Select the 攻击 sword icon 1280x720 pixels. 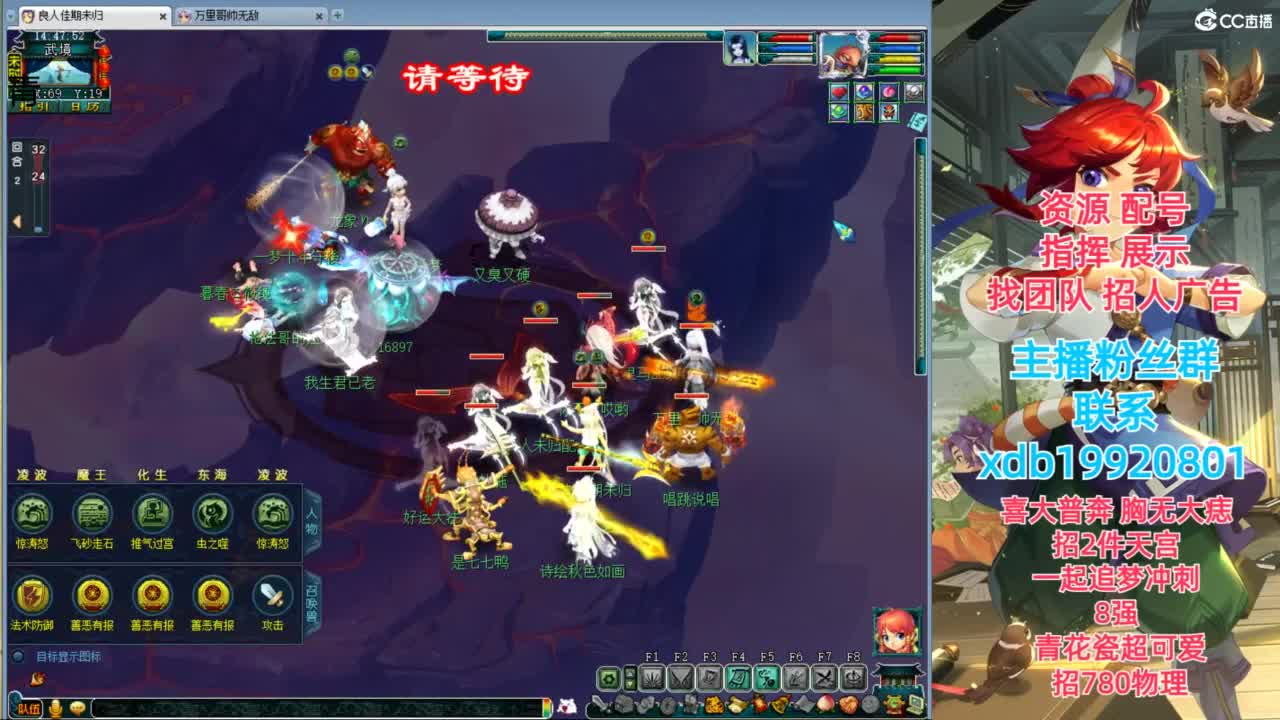(271, 594)
